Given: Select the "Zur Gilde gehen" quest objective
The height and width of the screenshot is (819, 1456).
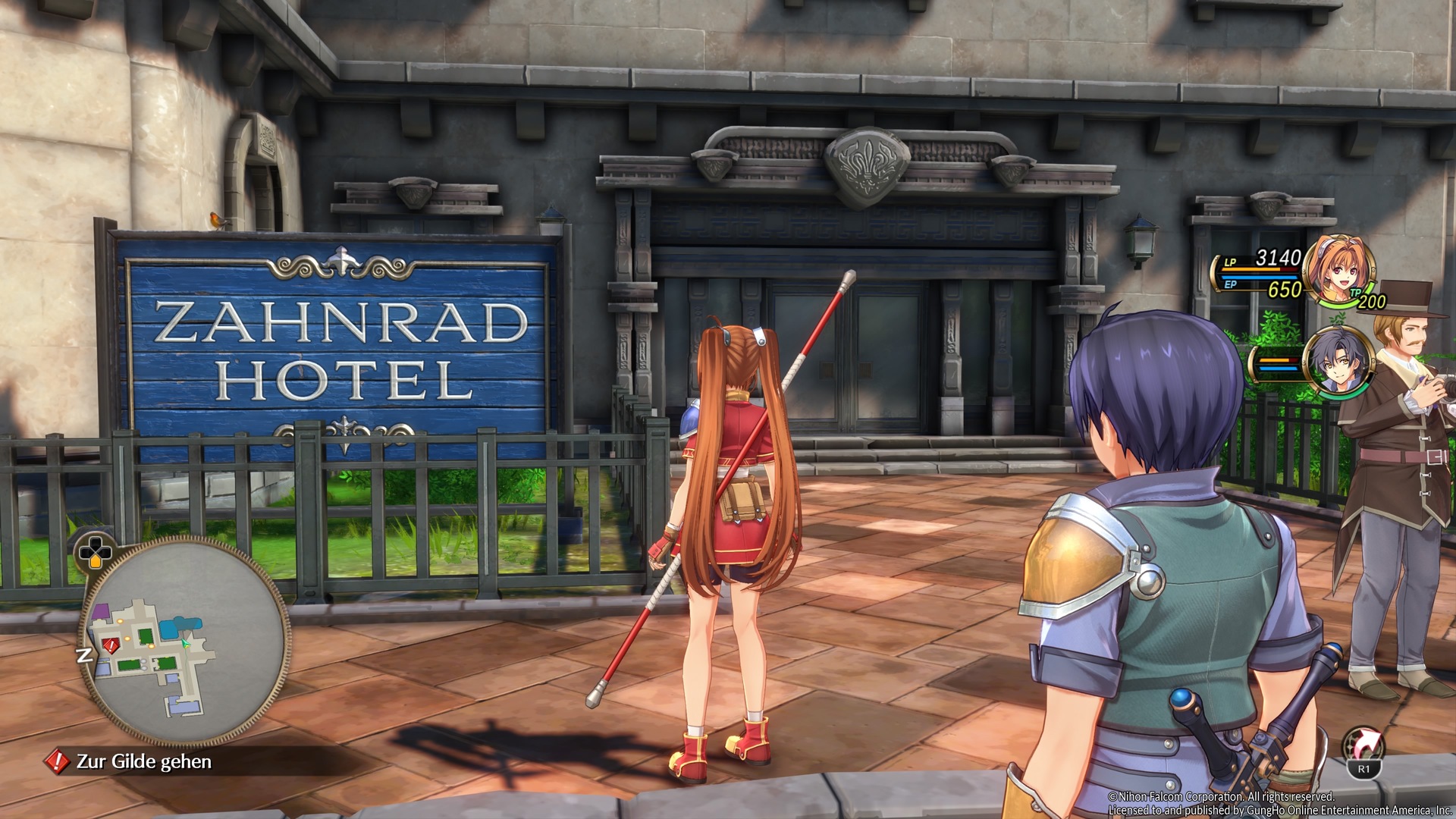Looking at the screenshot, I should (x=143, y=761).
